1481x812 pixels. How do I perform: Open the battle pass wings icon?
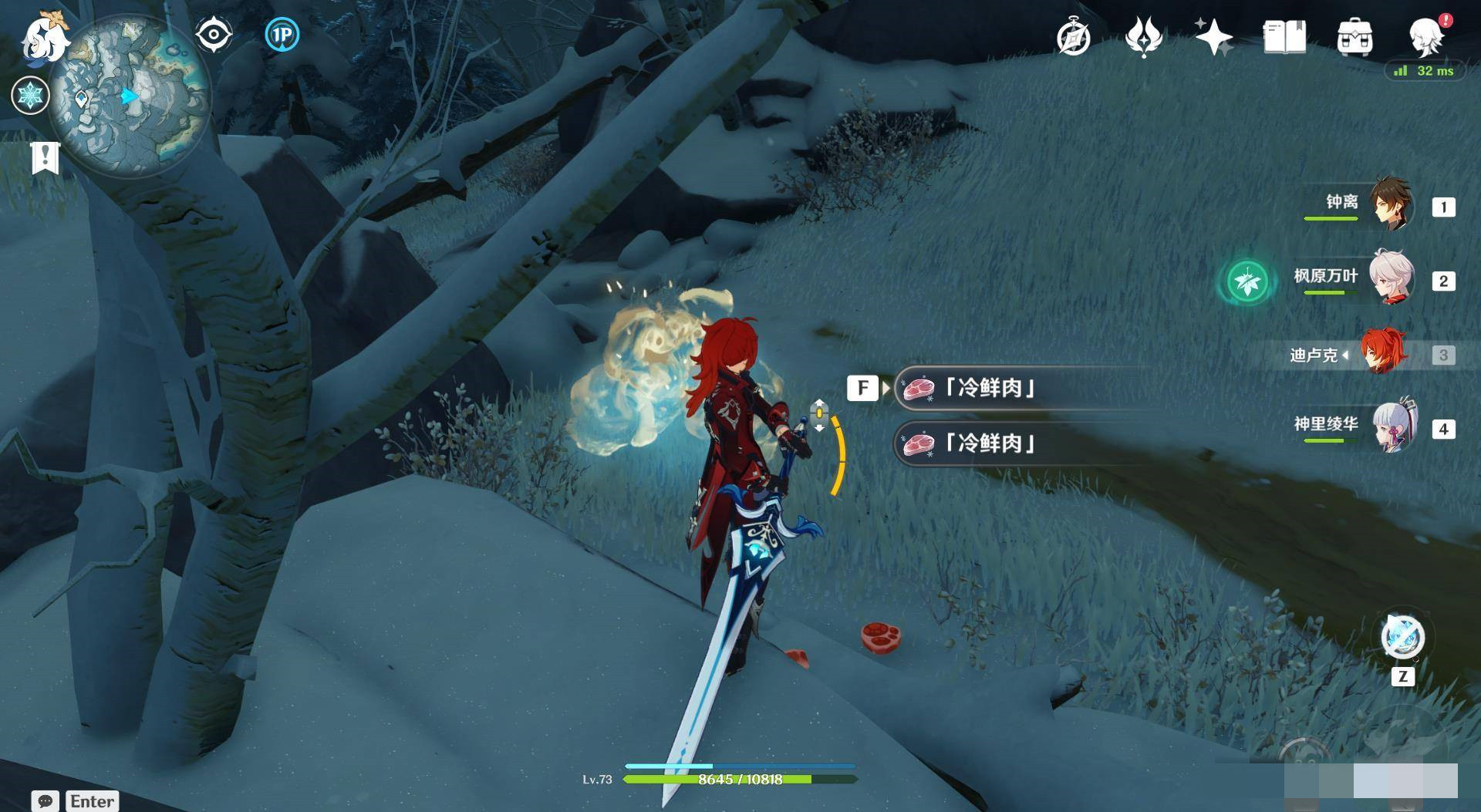1143,37
